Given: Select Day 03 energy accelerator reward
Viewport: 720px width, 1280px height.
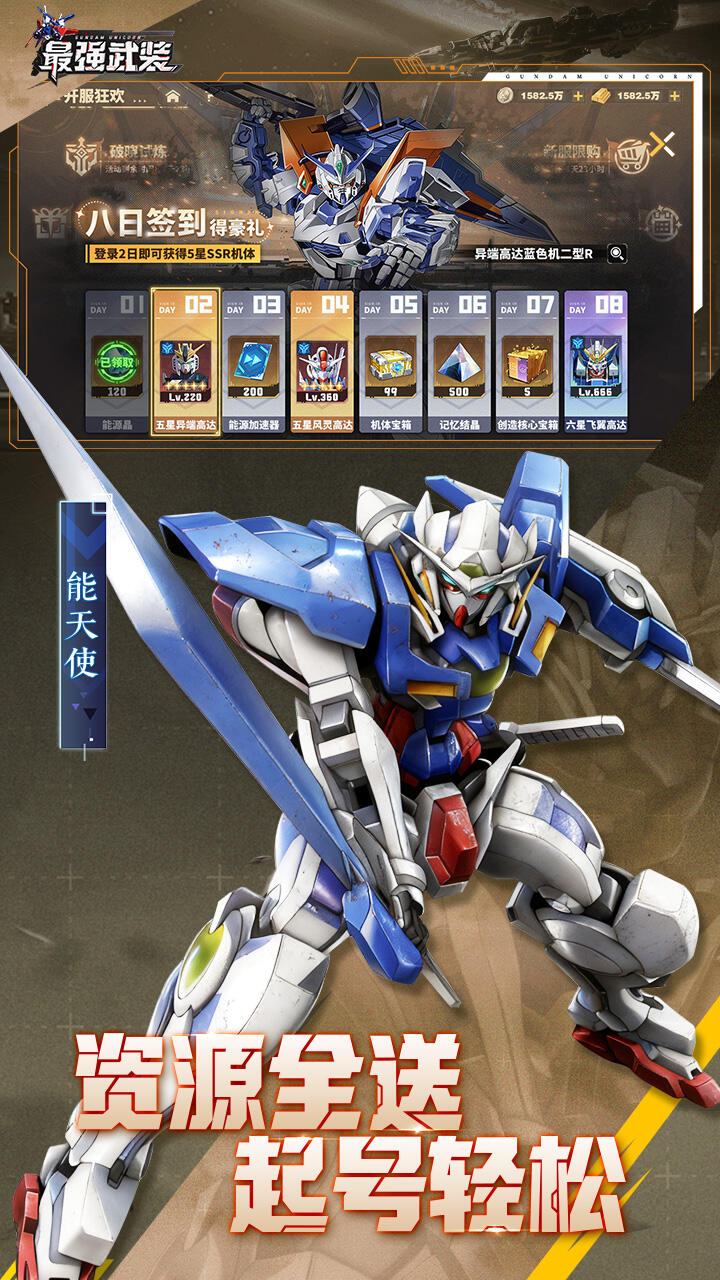Looking at the screenshot, I should (x=253, y=362).
